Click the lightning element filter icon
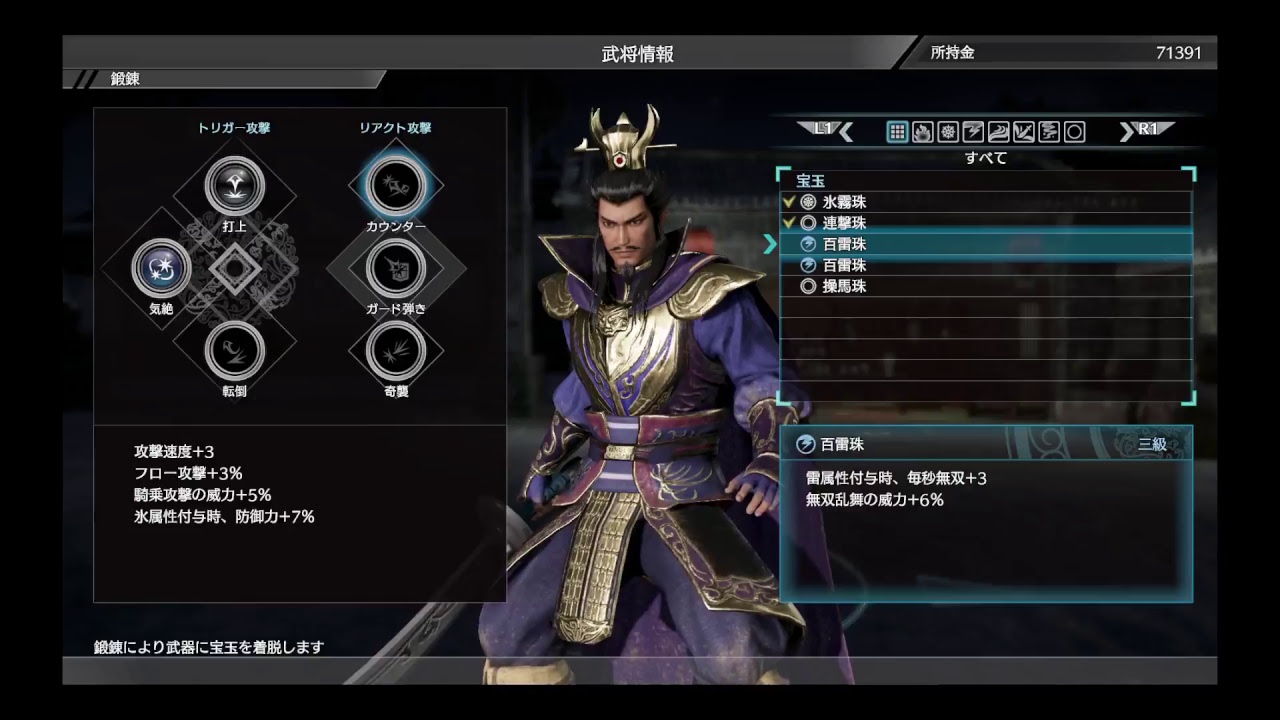The width and height of the screenshot is (1280, 720). point(973,131)
